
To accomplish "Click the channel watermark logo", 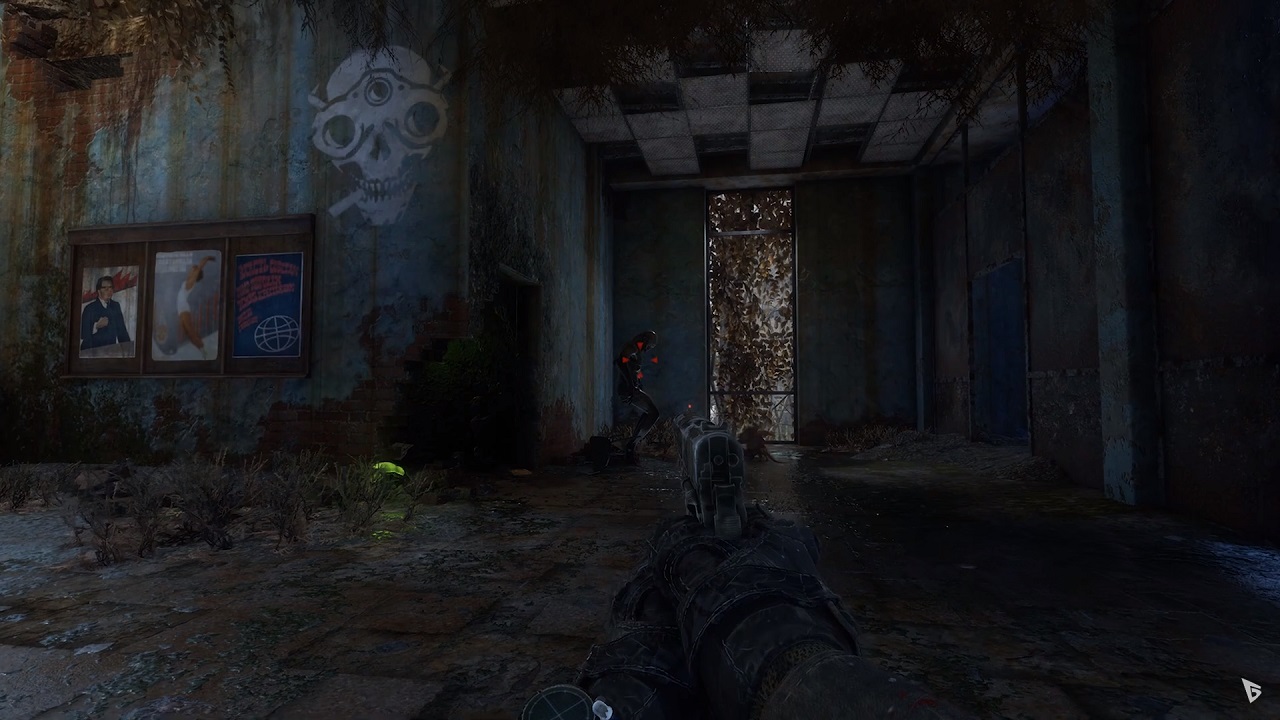I will (x=1250, y=689).
